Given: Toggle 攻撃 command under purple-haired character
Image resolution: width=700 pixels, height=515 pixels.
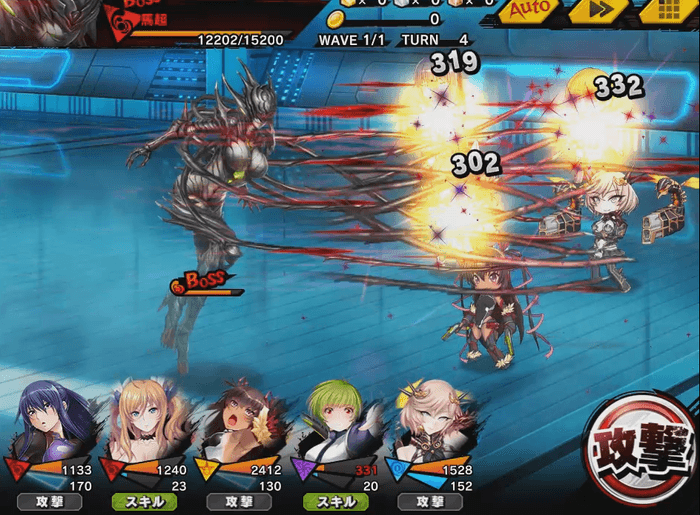Looking at the screenshot, I should pos(49,501).
